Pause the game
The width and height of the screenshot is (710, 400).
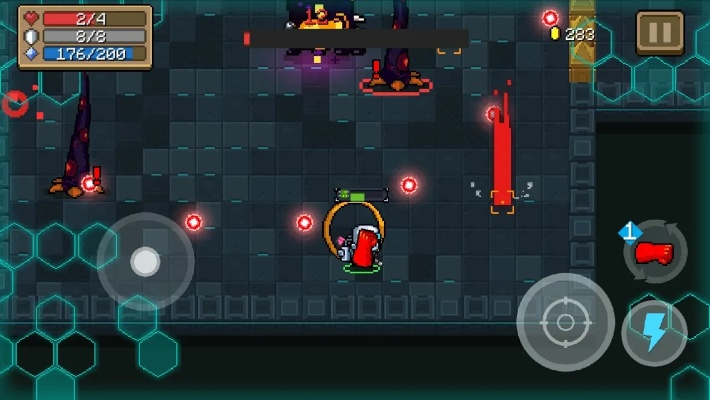click(660, 33)
